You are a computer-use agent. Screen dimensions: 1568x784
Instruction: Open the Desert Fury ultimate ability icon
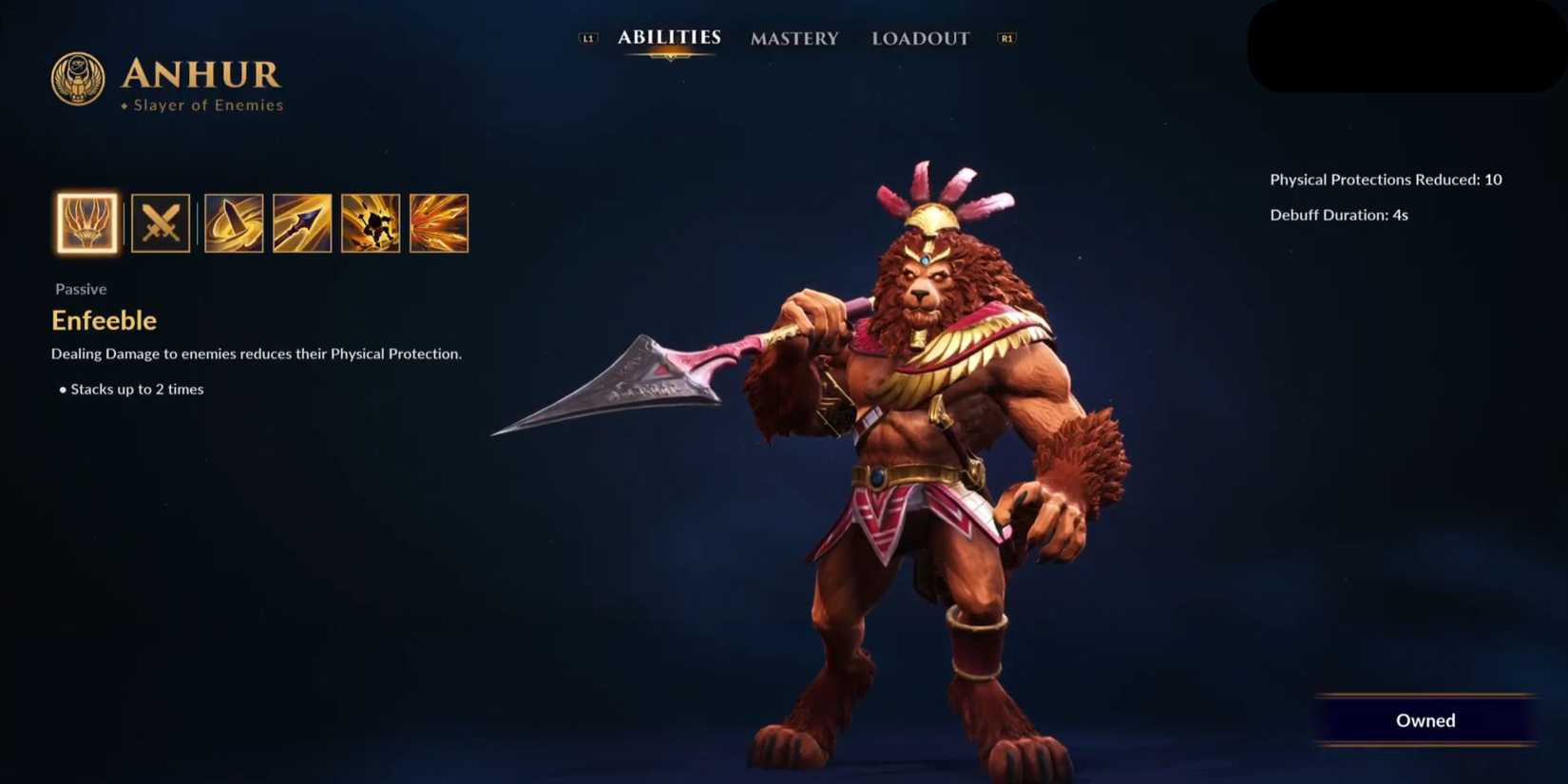coord(439,223)
